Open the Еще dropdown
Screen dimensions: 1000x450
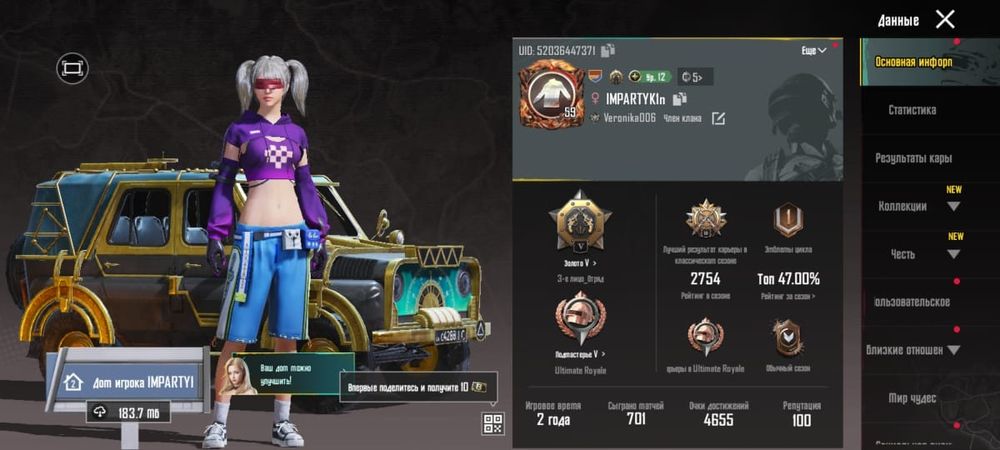pyautogui.click(x=814, y=50)
